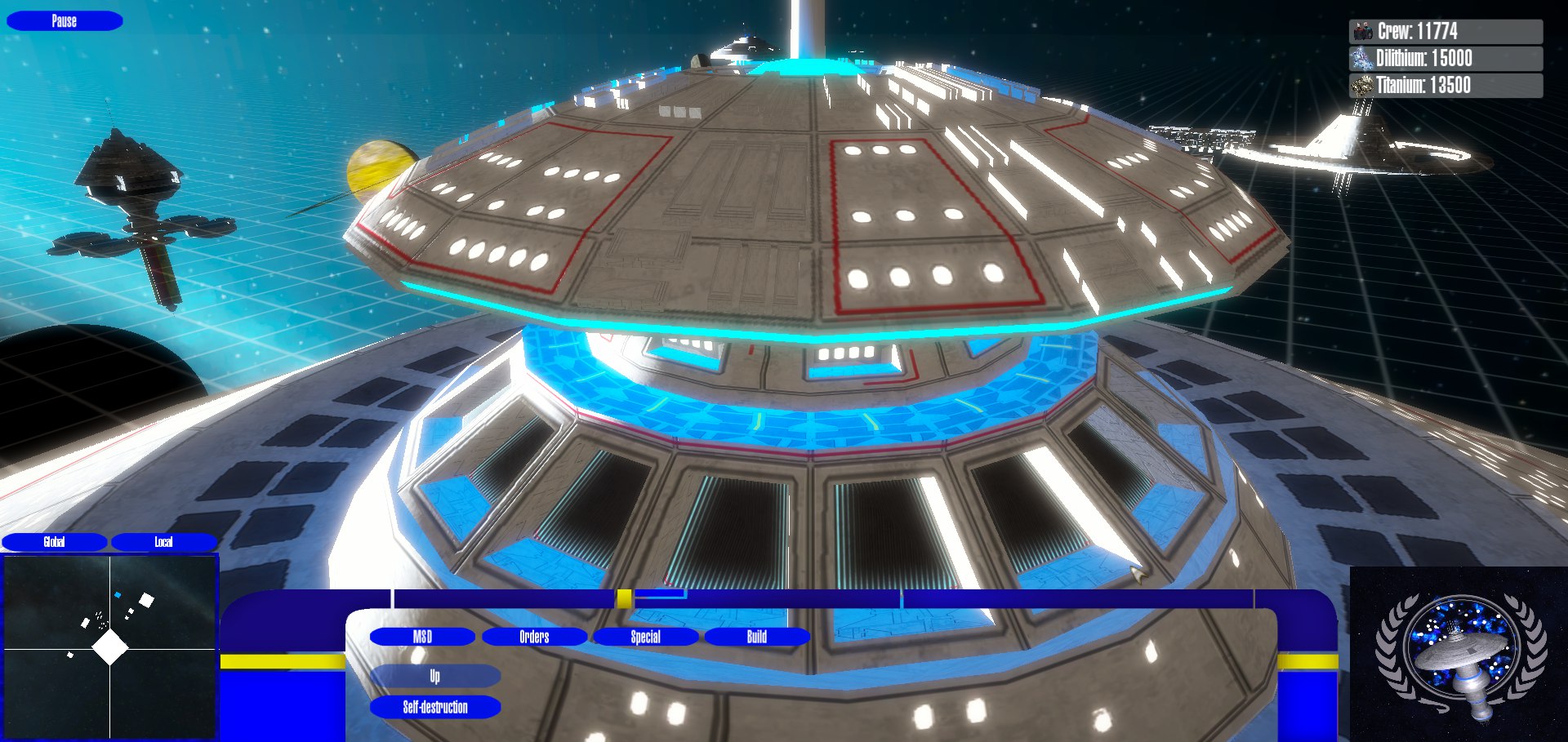This screenshot has height=742, width=1568.
Task: Select the Up button
Action: [x=435, y=676]
